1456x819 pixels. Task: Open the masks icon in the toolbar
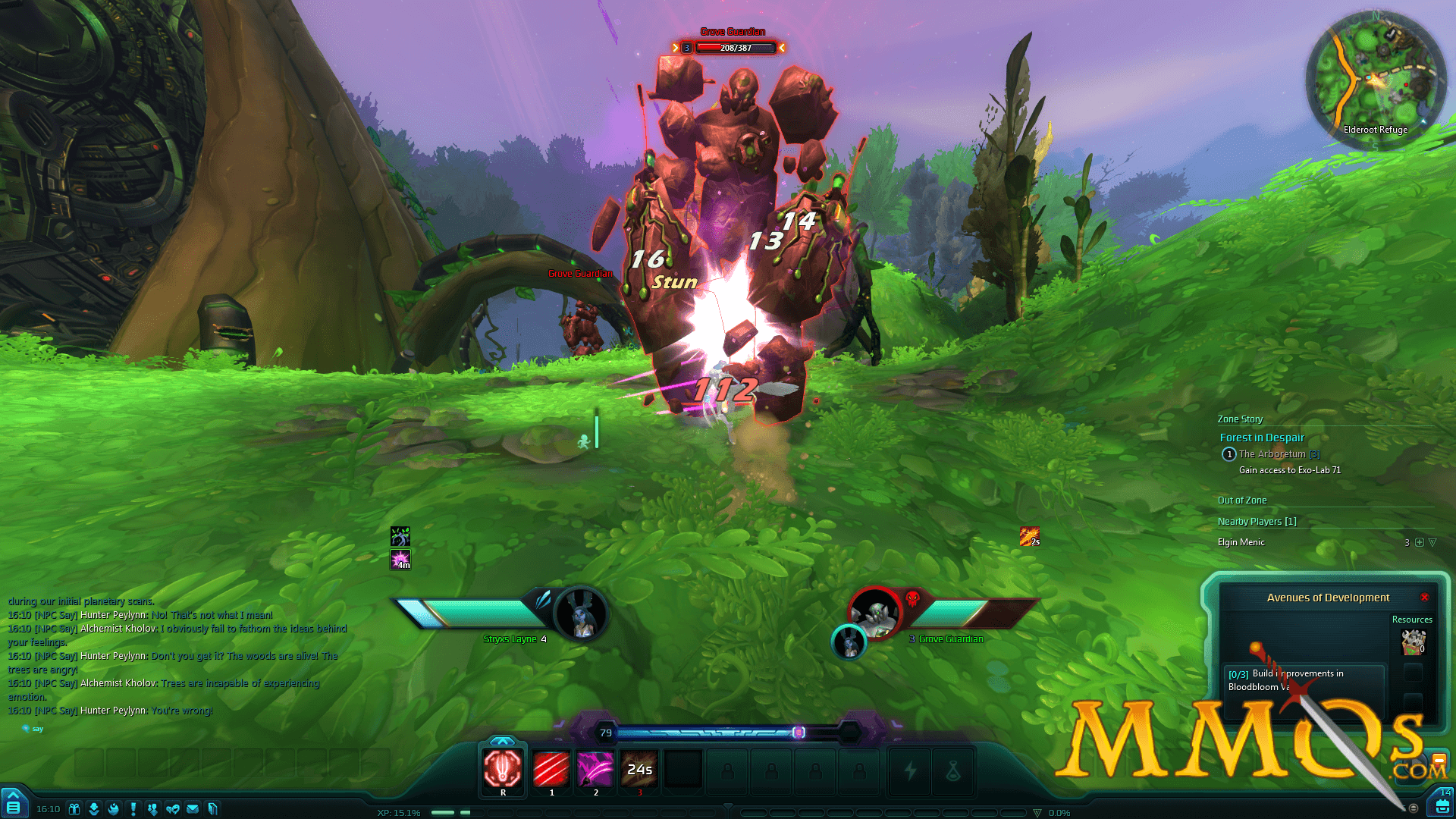173,809
